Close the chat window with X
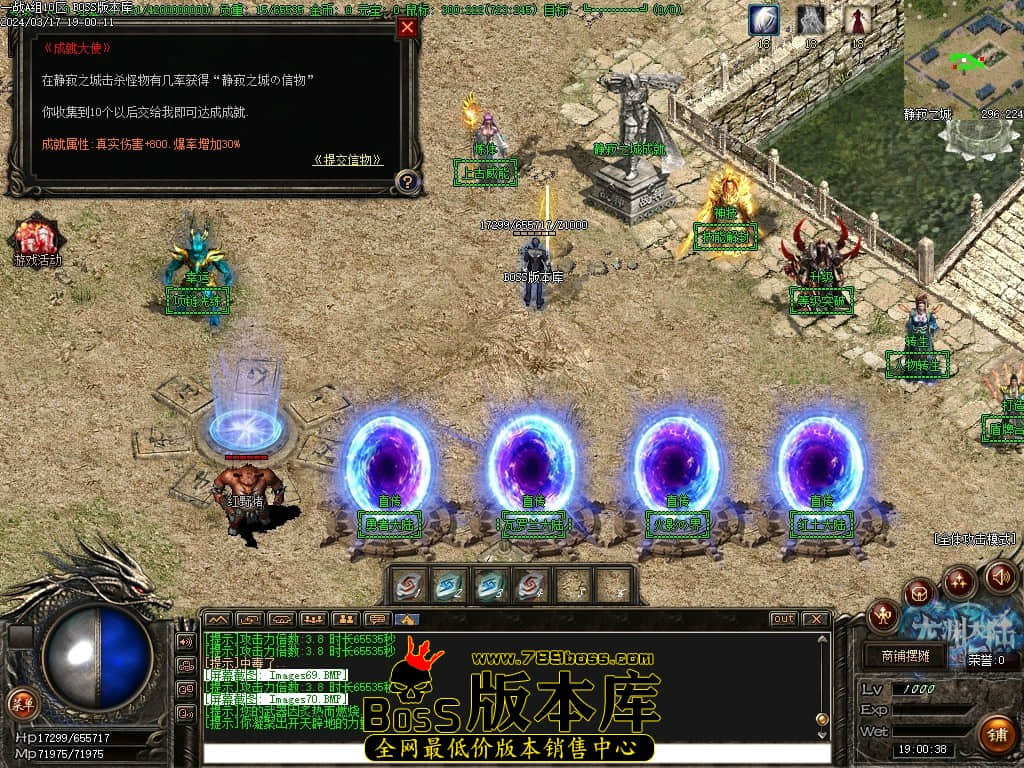The height and width of the screenshot is (768, 1024). click(816, 619)
